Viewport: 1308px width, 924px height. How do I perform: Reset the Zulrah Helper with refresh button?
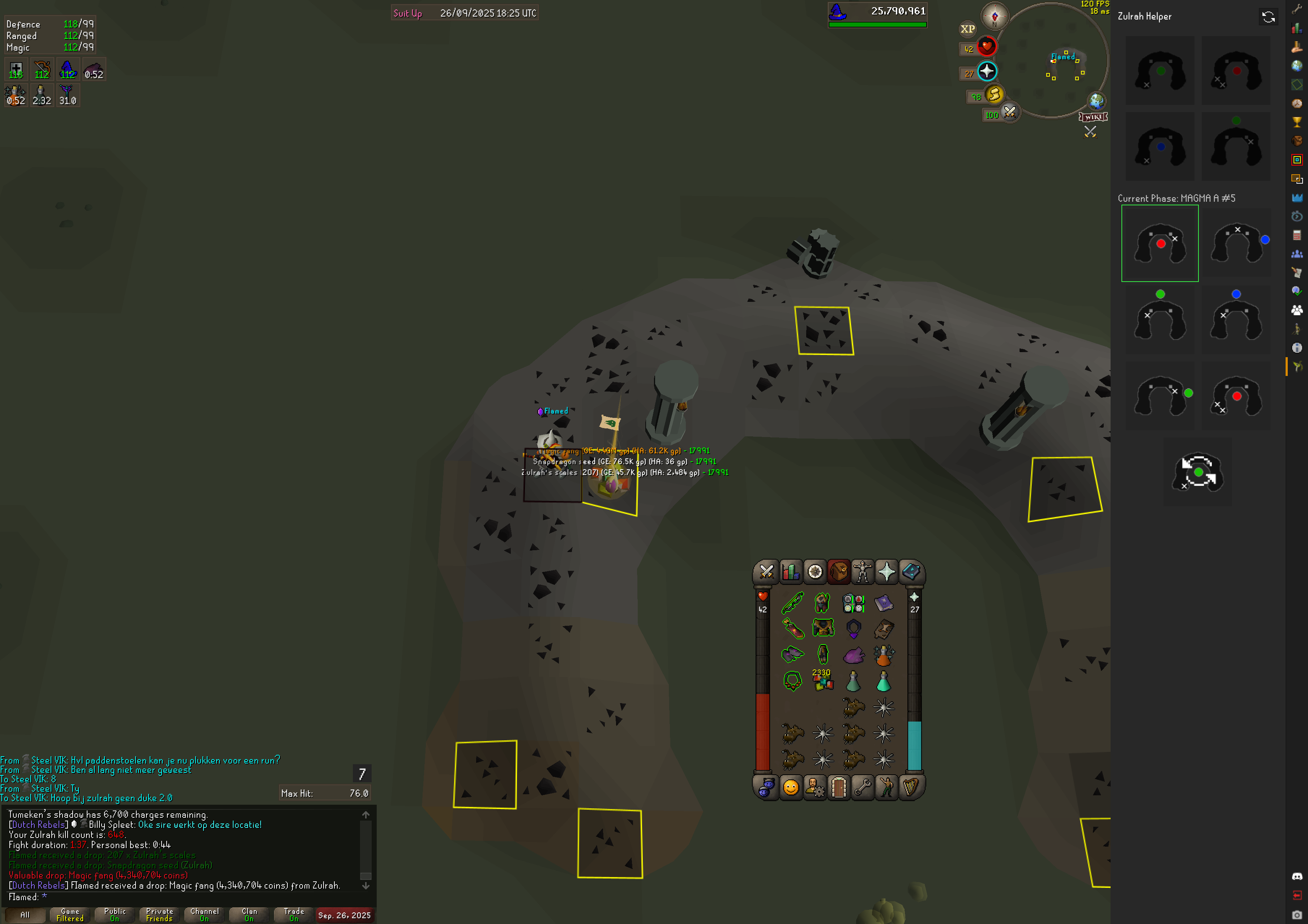point(1268,17)
